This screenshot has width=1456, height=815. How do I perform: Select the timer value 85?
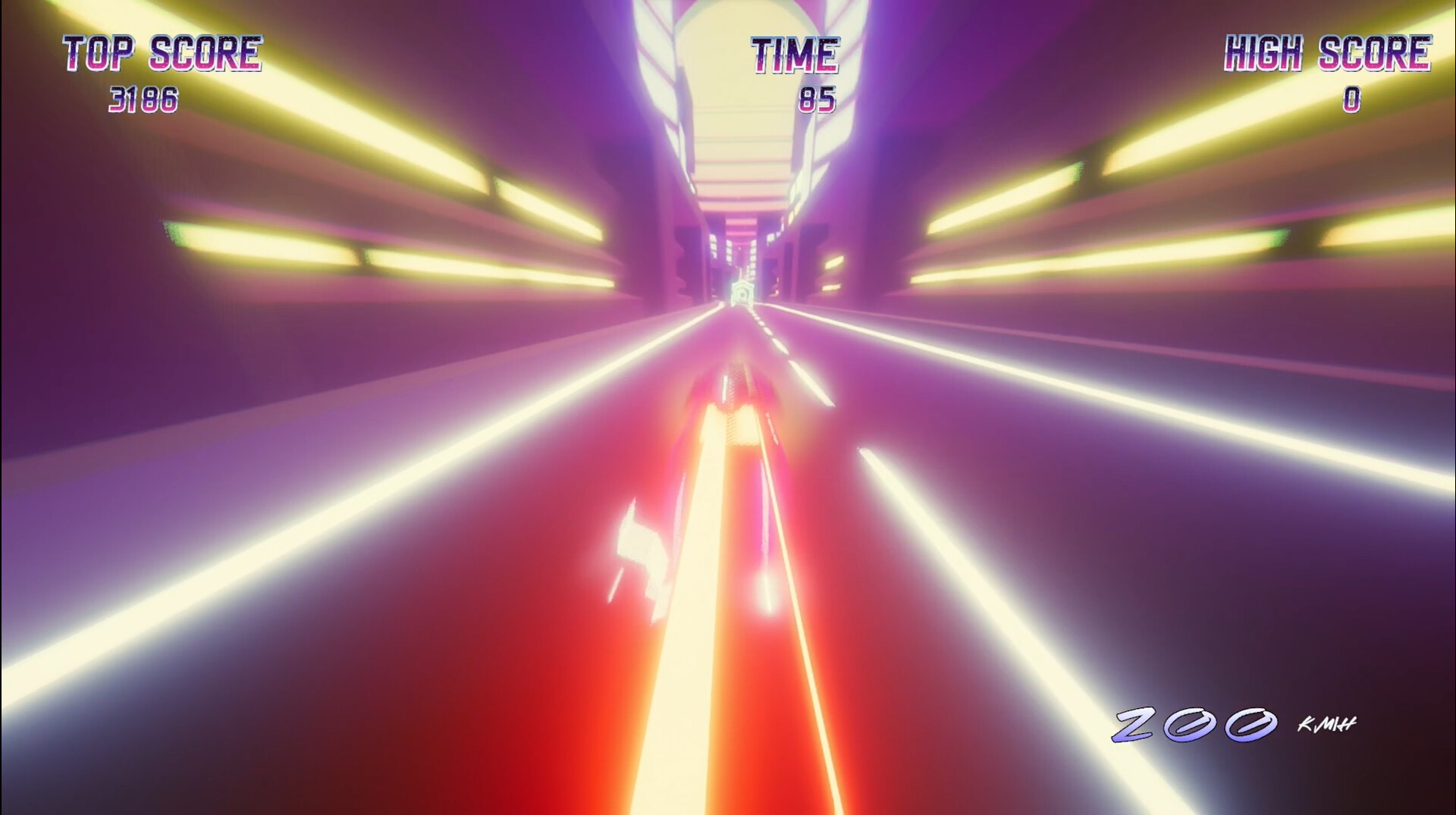tap(819, 96)
